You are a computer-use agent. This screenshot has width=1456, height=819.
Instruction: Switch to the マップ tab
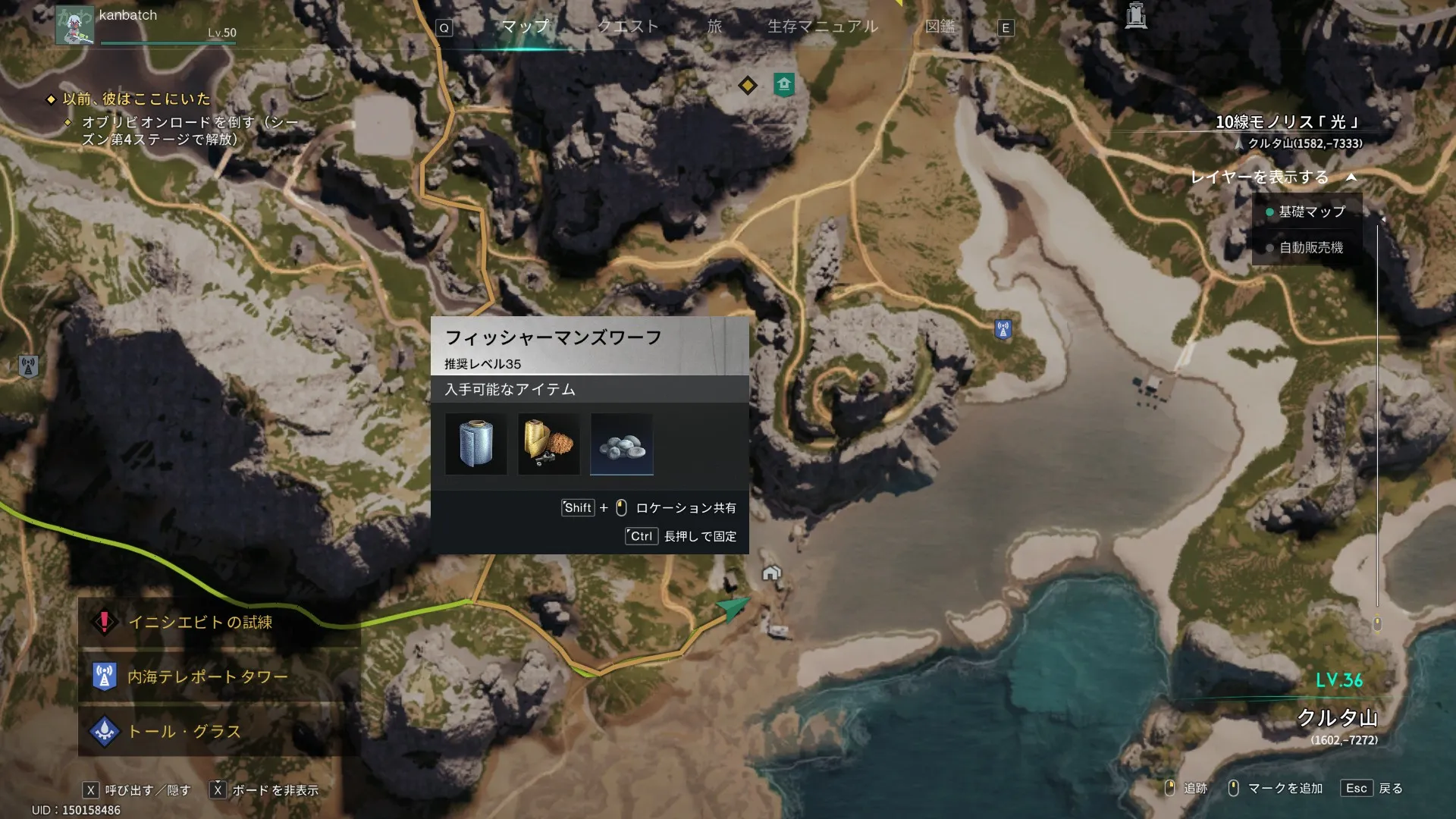[525, 27]
